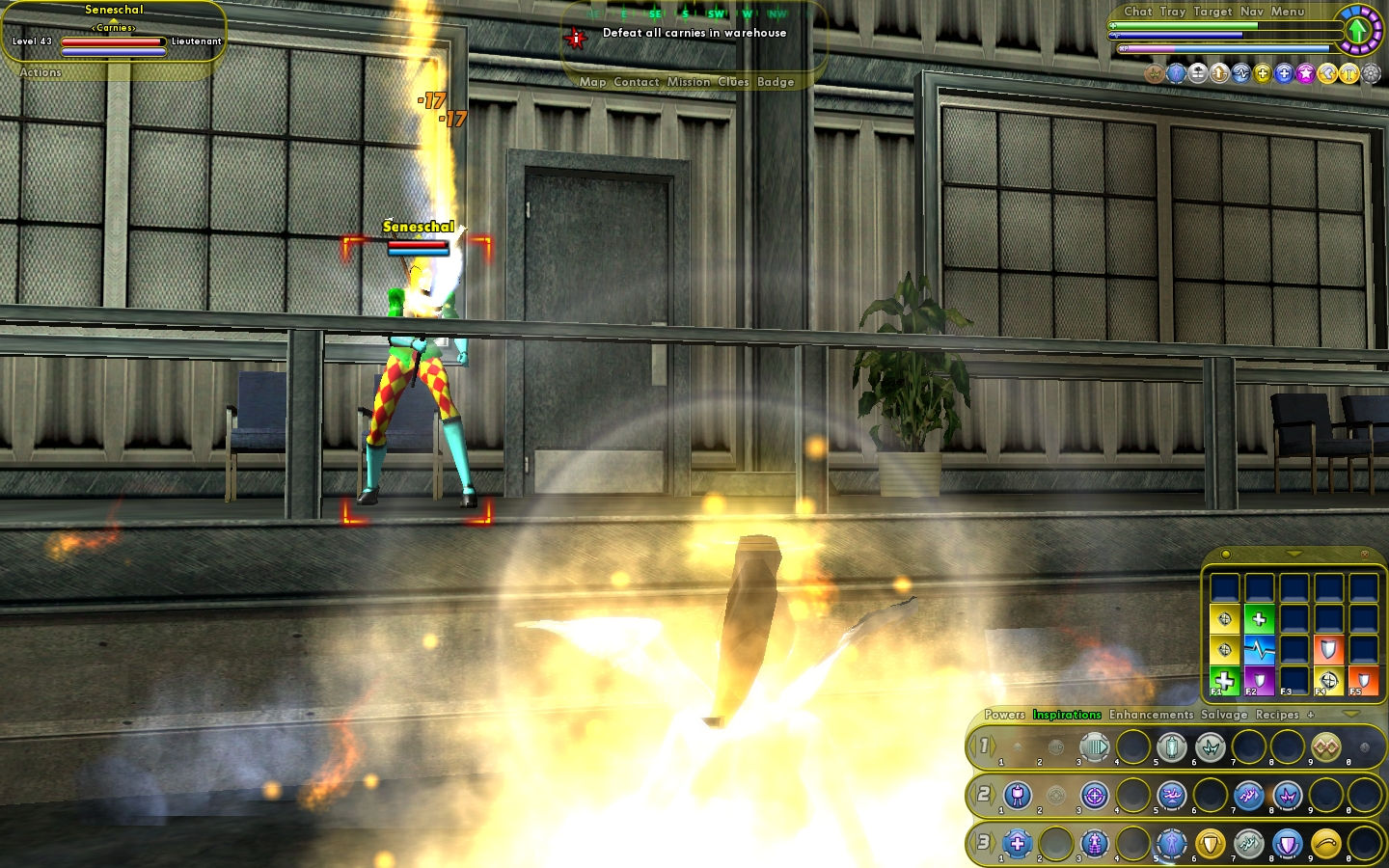Open the Recipes tab
The height and width of the screenshot is (868, 1389).
[x=1277, y=715]
